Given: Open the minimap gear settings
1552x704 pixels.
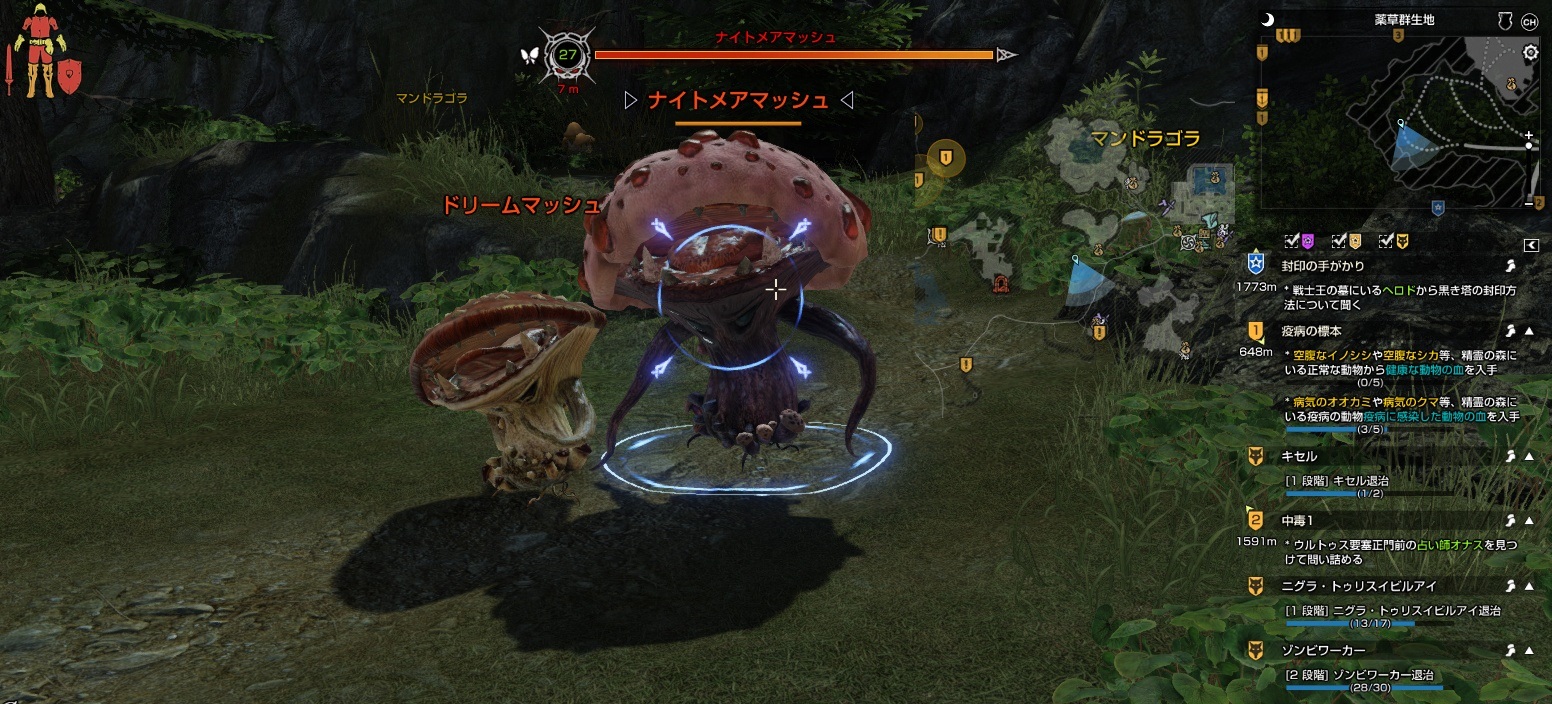Looking at the screenshot, I should pyautogui.click(x=1530, y=52).
